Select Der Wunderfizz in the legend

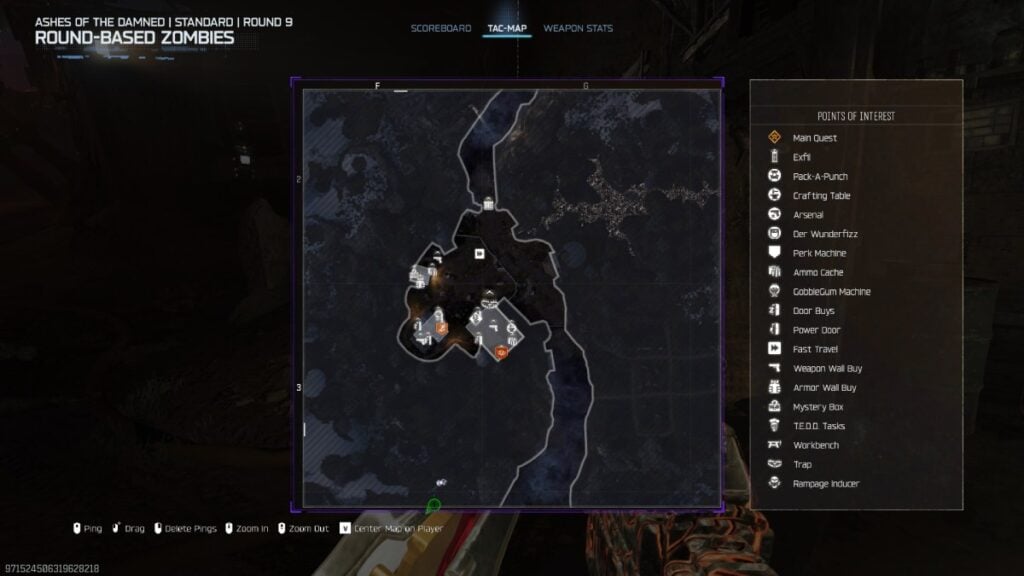[824, 234]
